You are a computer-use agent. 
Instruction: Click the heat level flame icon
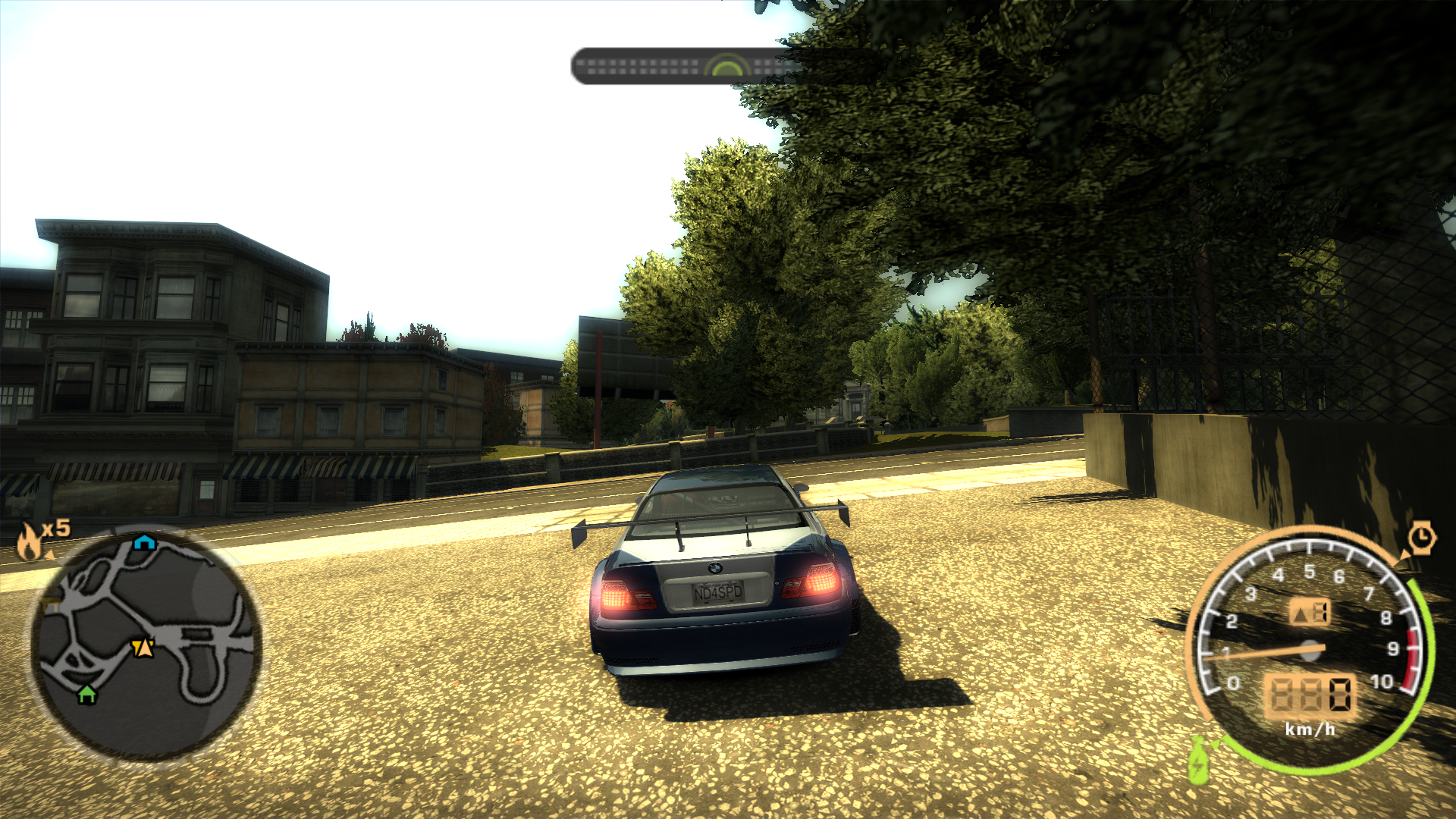click(x=28, y=538)
